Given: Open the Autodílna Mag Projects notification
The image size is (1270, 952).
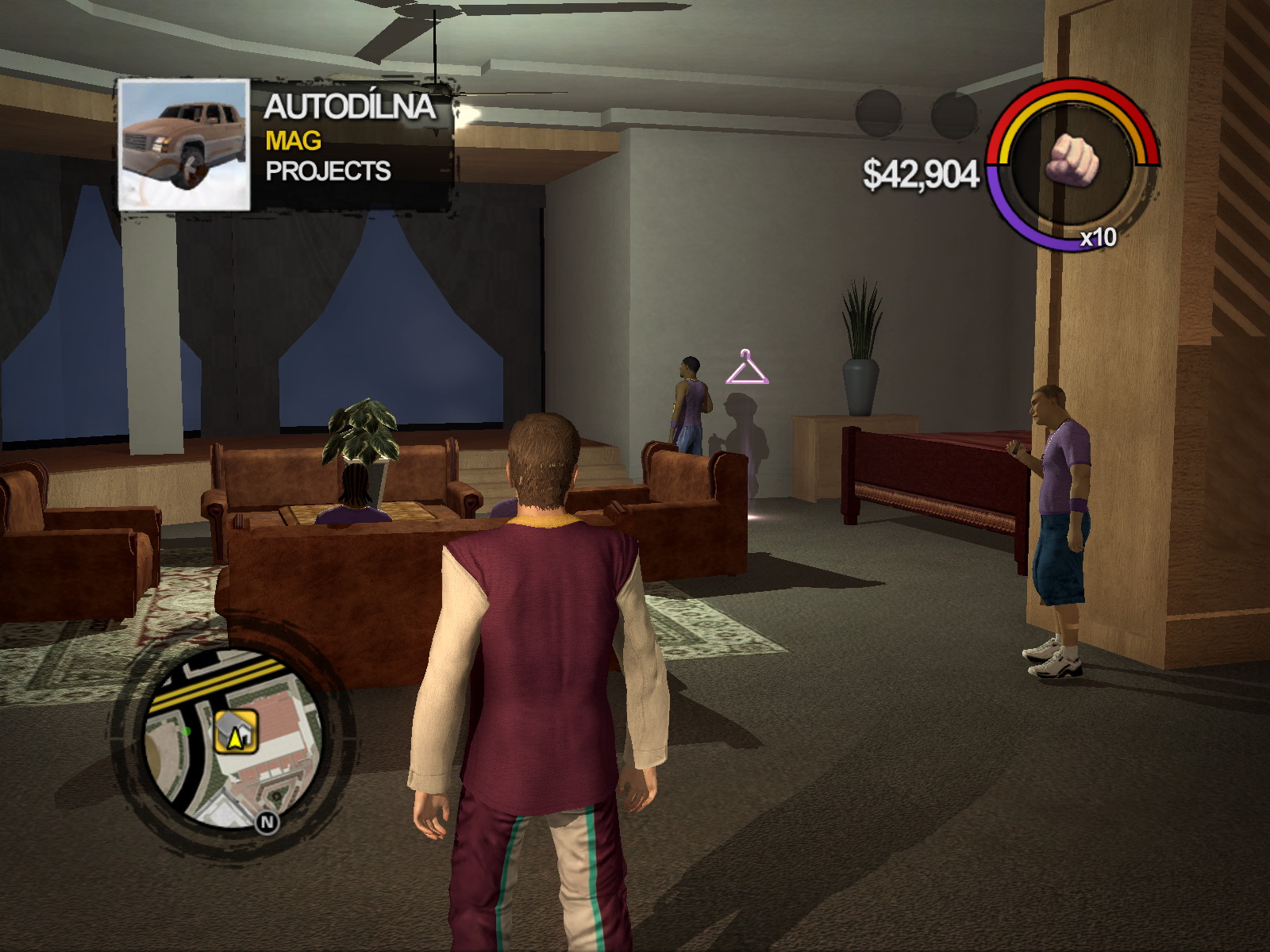Looking at the screenshot, I should pos(349,140).
